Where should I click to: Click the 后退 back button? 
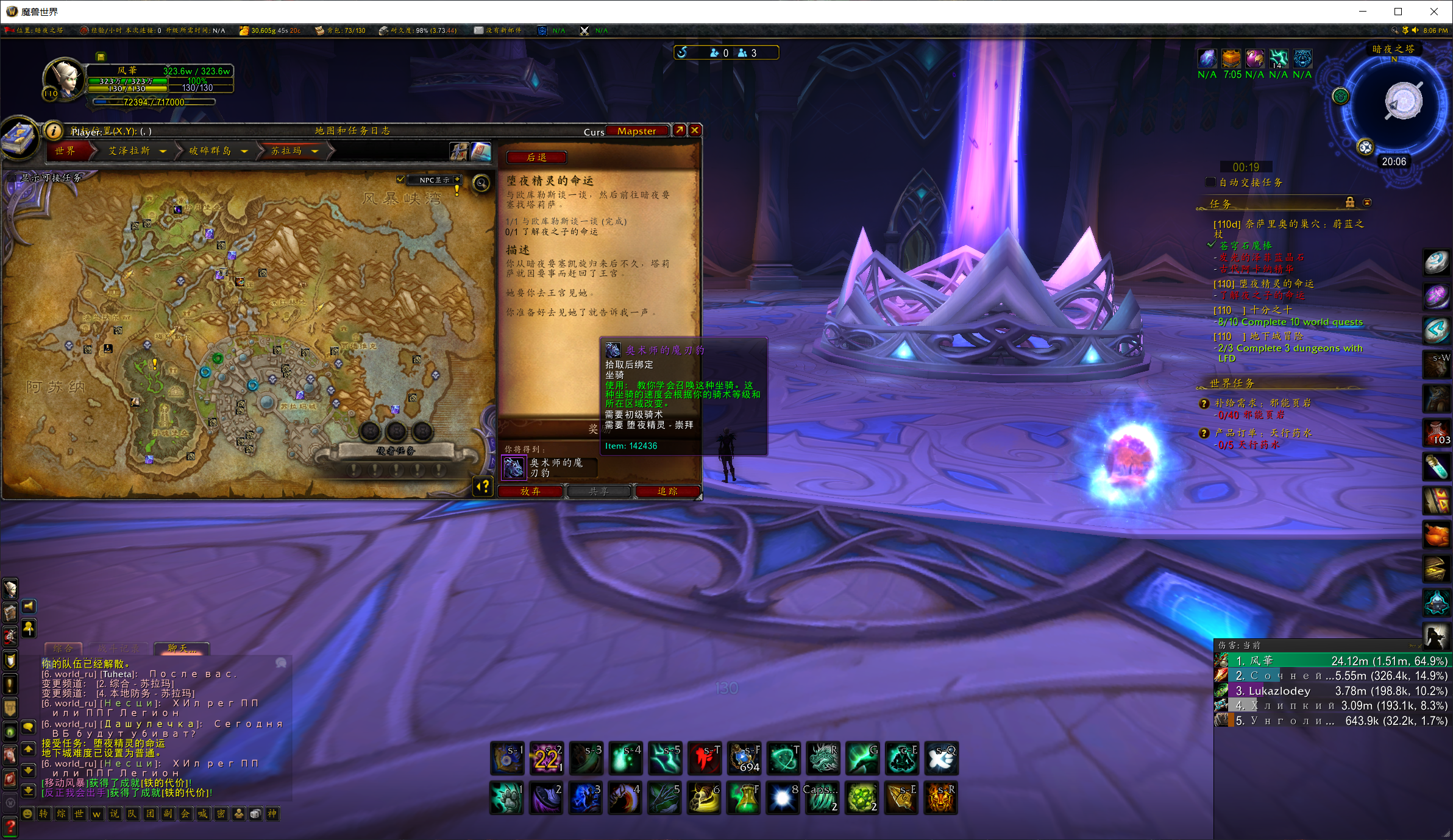pyautogui.click(x=536, y=157)
